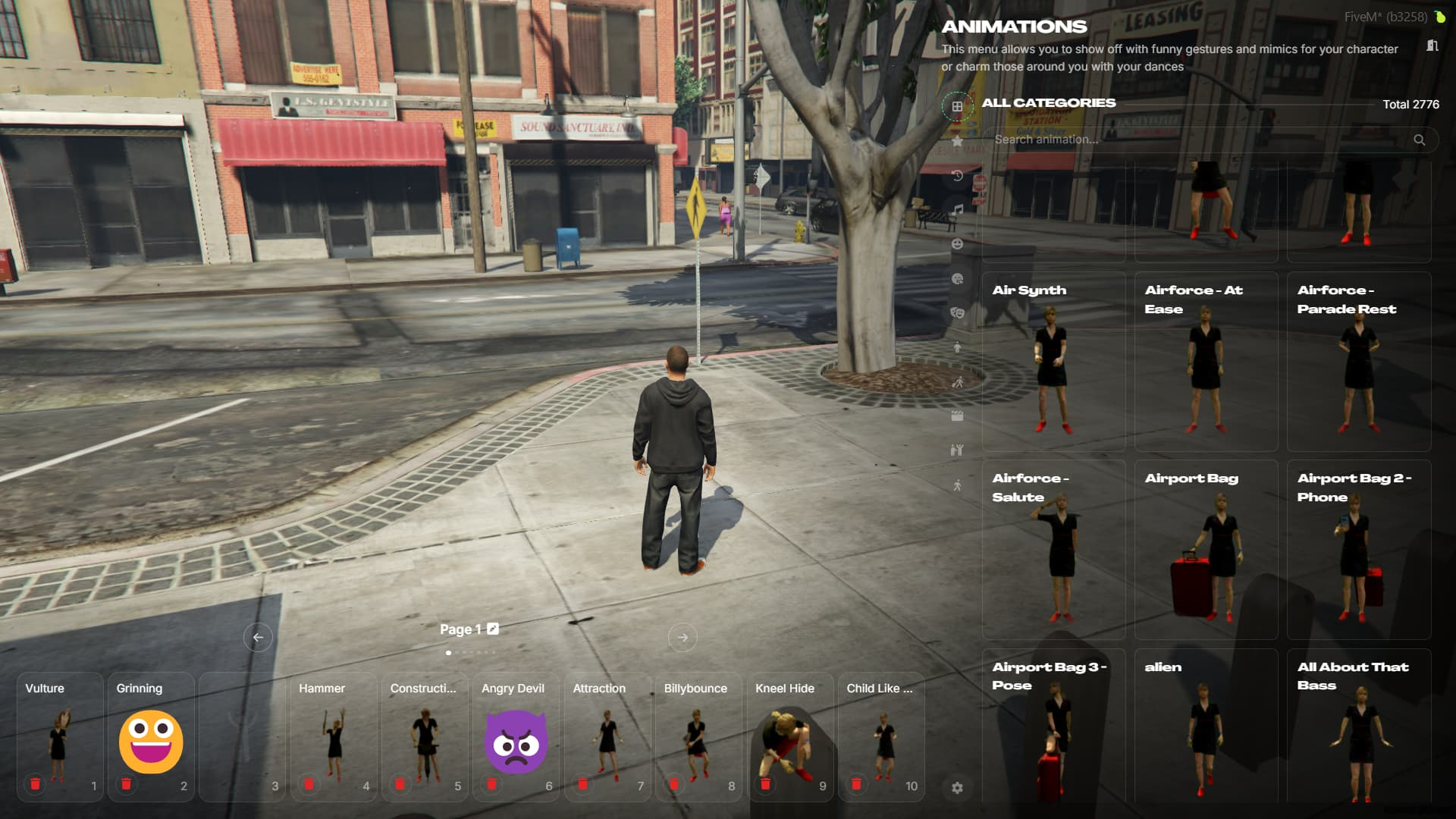Screen dimensions: 1456x819
Task: Choose the Airport Bag animation card
Action: point(1206,550)
